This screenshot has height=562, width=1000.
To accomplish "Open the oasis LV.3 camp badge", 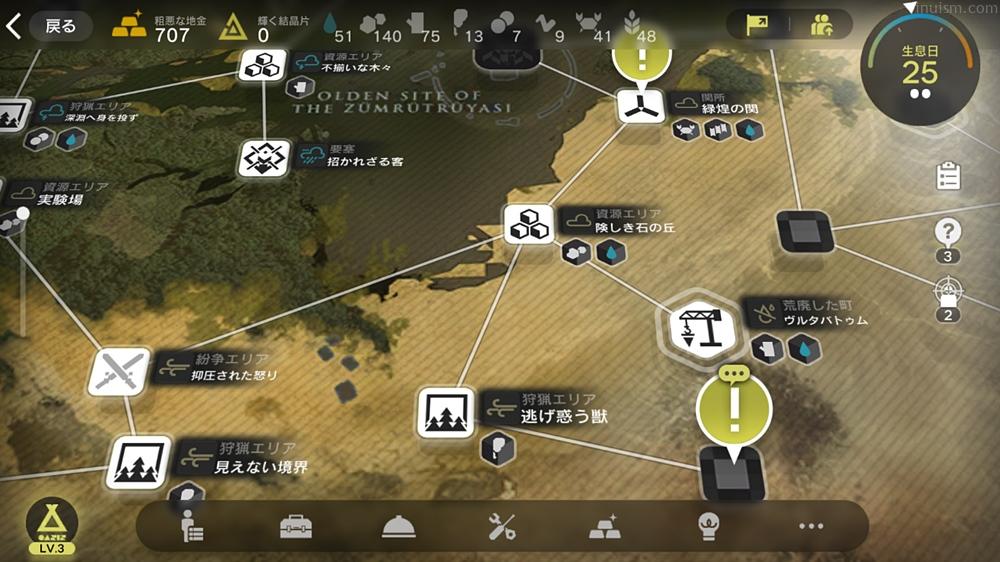I will [52, 523].
